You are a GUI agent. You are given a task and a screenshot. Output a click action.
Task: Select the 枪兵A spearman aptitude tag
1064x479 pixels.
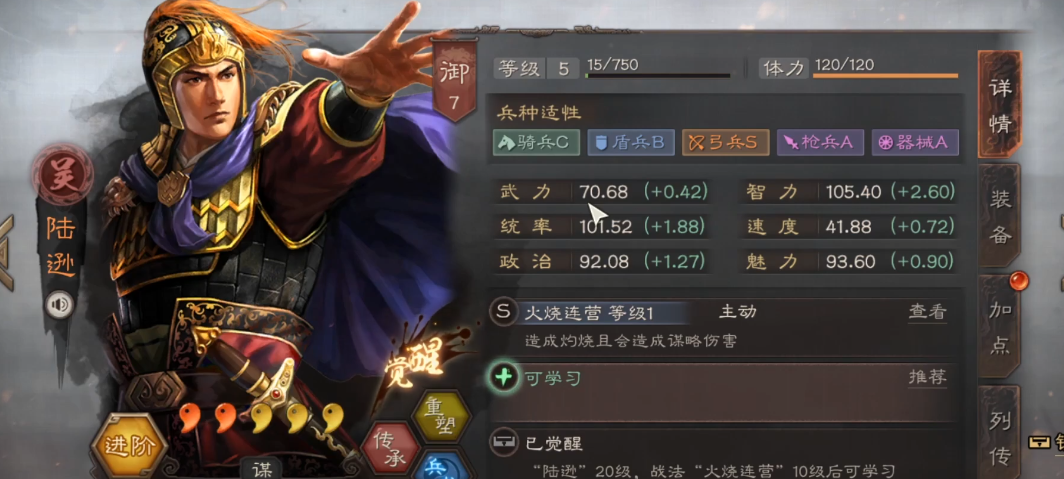(819, 142)
